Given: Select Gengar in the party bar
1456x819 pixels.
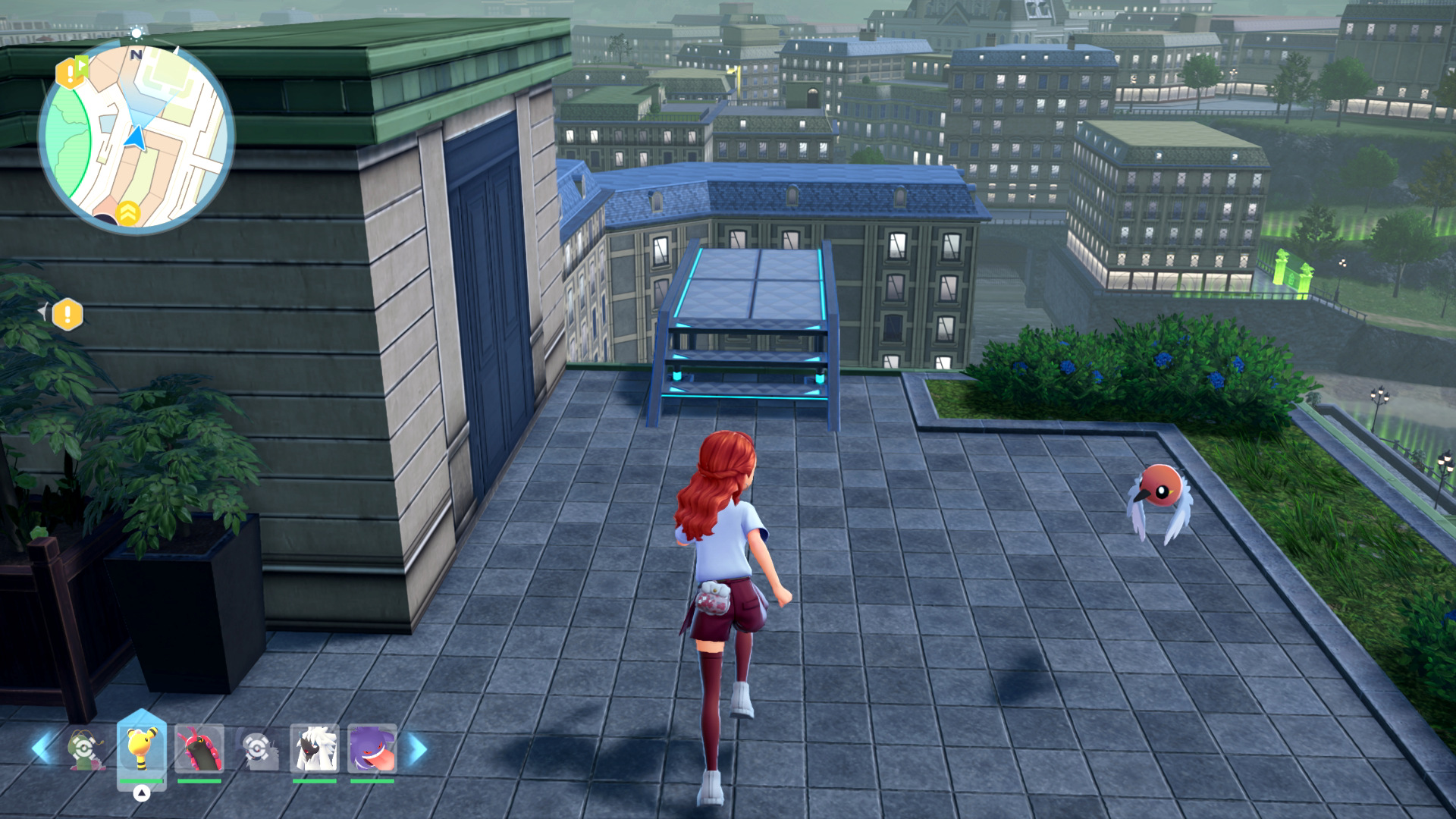Looking at the screenshot, I should pyautogui.click(x=372, y=749).
